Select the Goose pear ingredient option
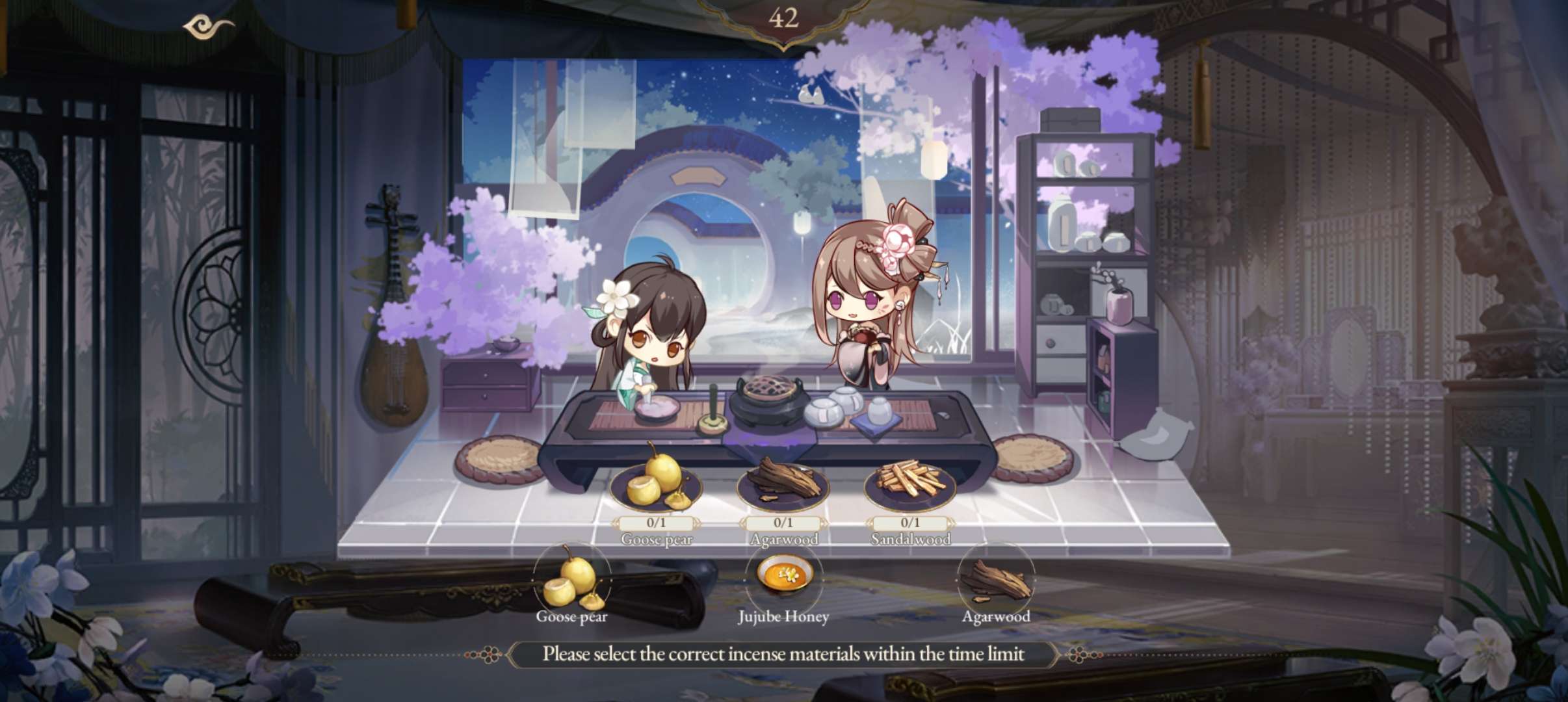This screenshot has height=702, width=1568. coord(571,580)
